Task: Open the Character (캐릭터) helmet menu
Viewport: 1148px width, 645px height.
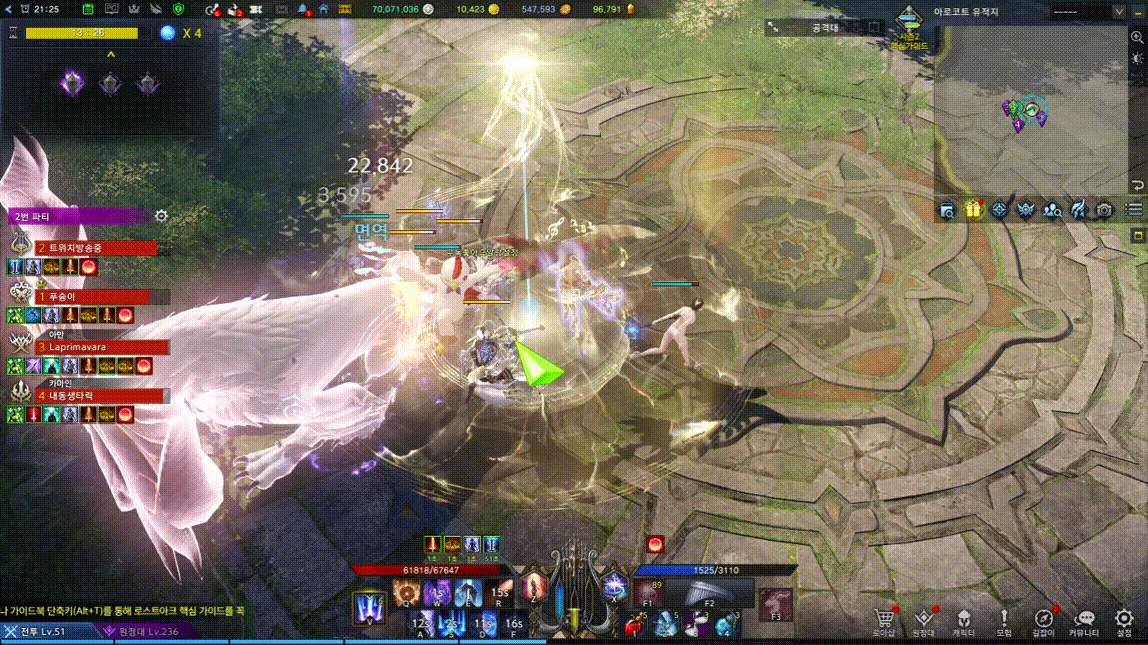Action: (x=964, y=621)
